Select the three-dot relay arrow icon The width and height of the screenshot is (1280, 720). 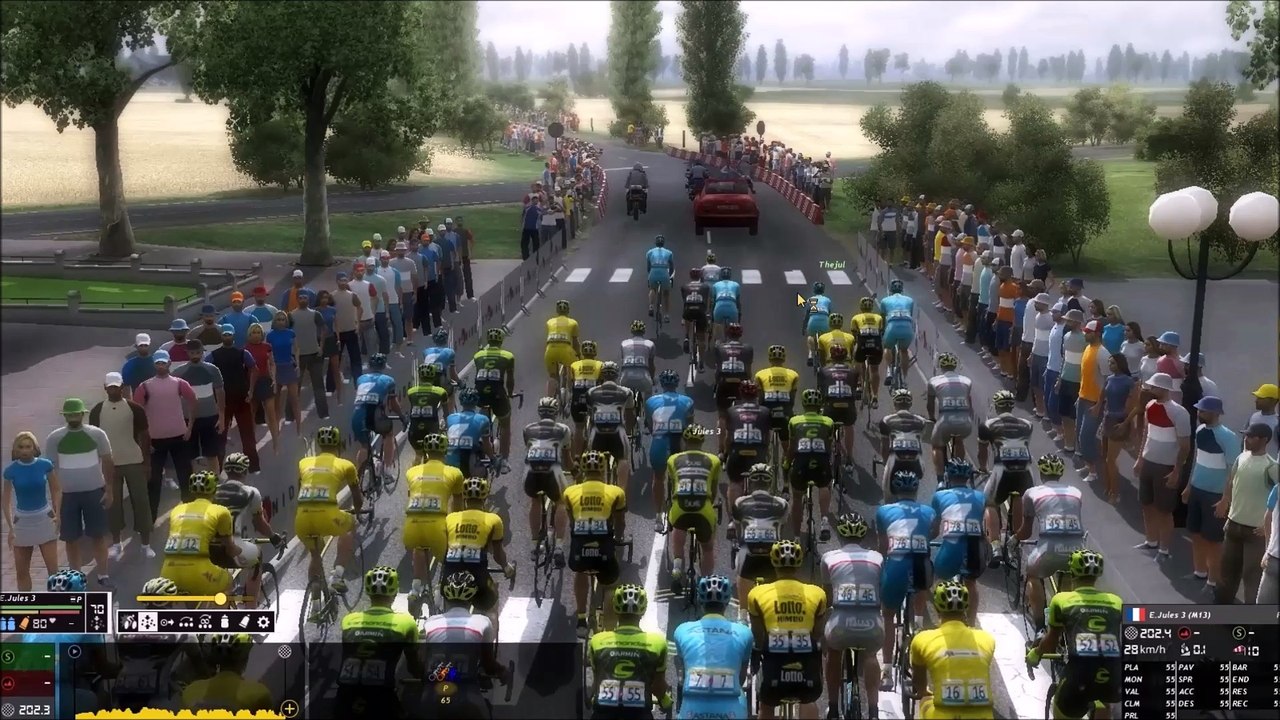click(x=186, y=622)
